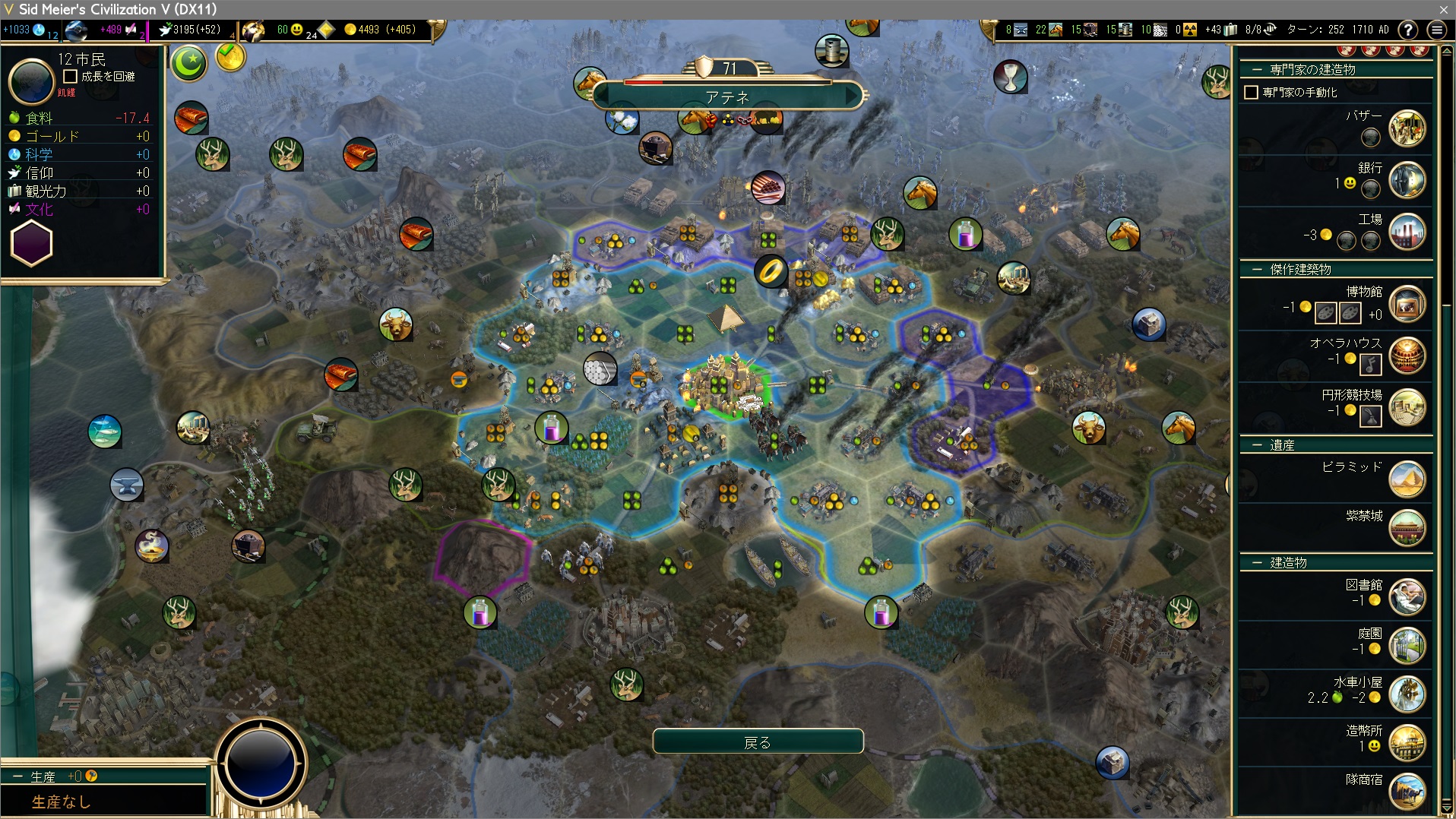Open the help question mark button

(x=1407, y=30)
